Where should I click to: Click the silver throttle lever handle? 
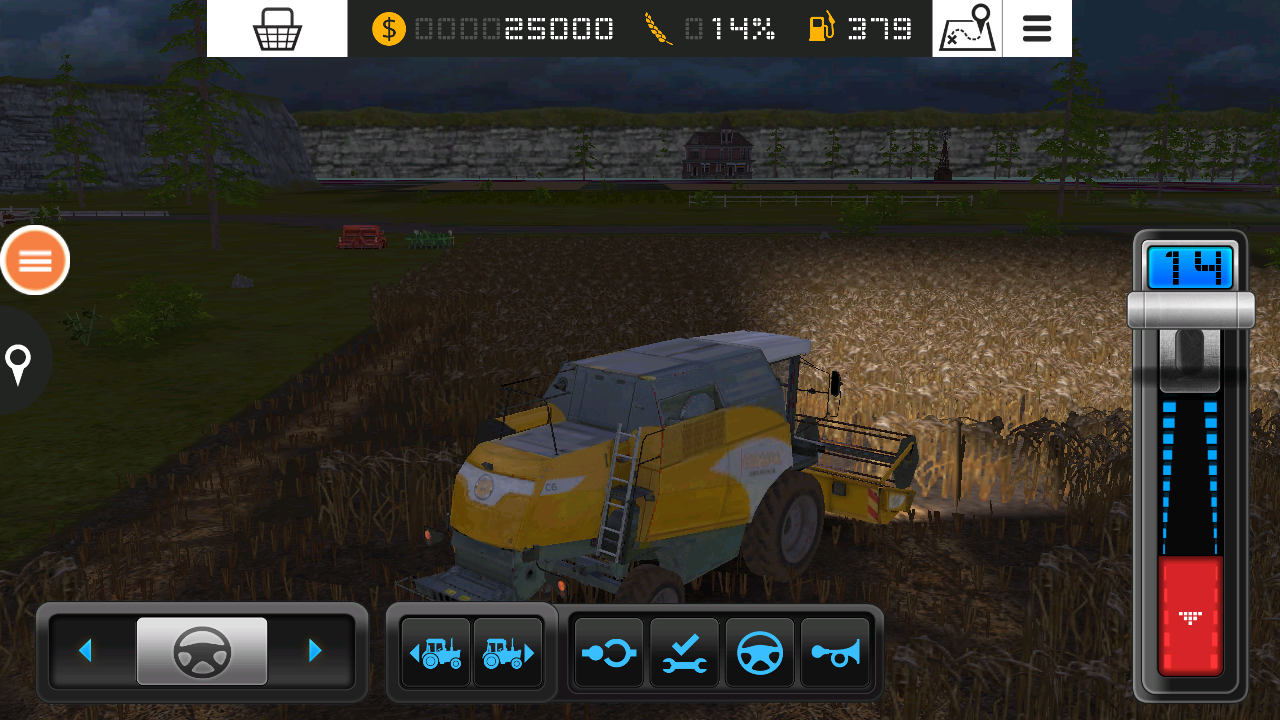(x=1190, y=310)
